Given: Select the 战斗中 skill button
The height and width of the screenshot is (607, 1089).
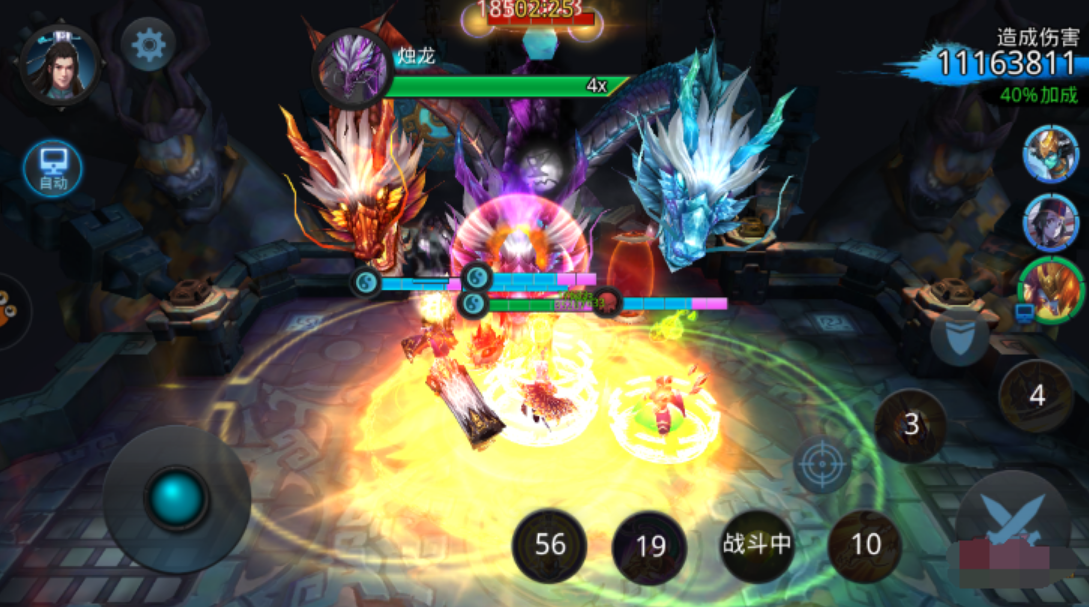Looking at the screenshot, I should 757,545.
